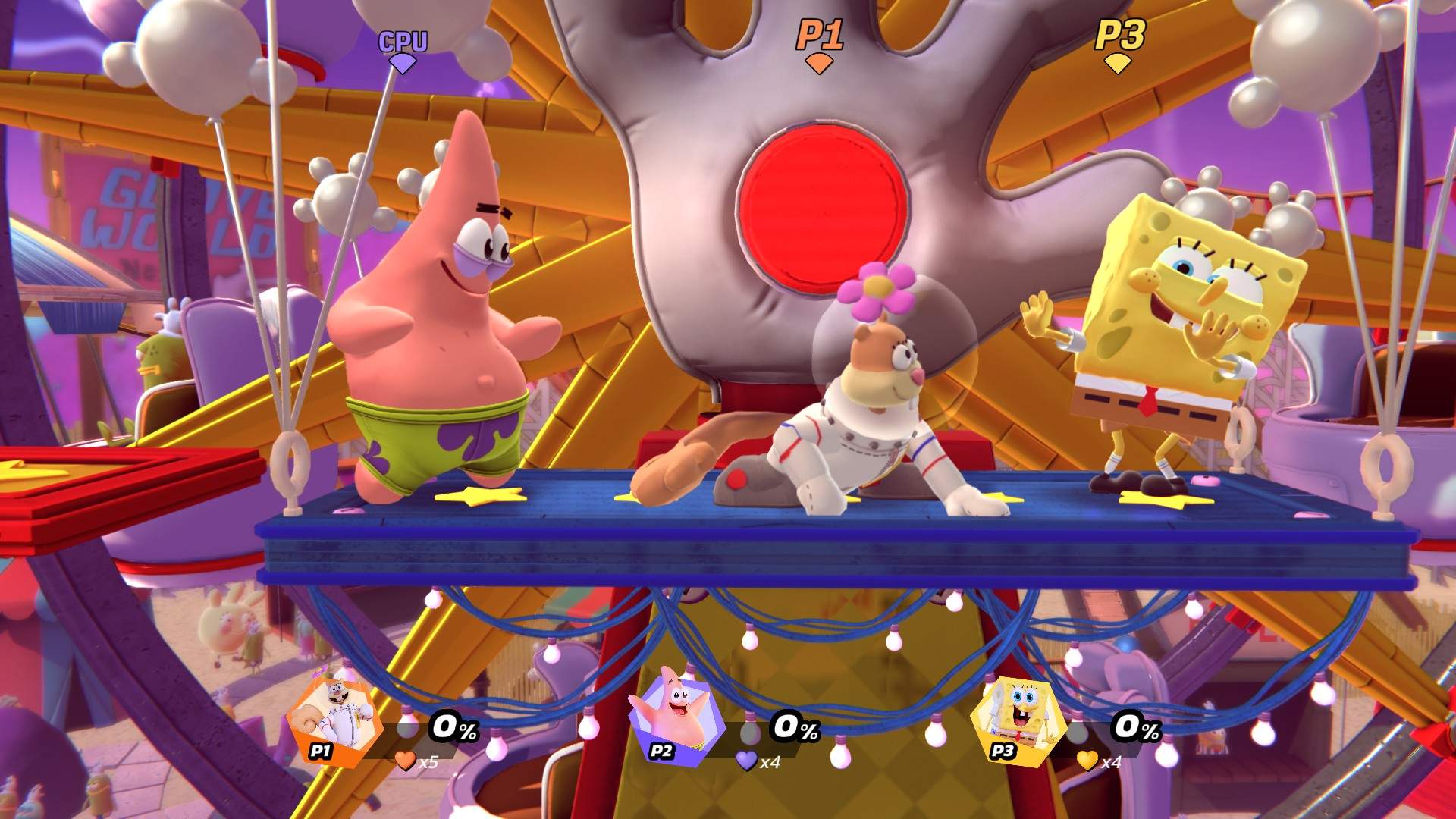Click the yellow P3 player marker
The width and height of the screenshot is (1456, 819).
pyautogui.click(x=1119, y=45)
